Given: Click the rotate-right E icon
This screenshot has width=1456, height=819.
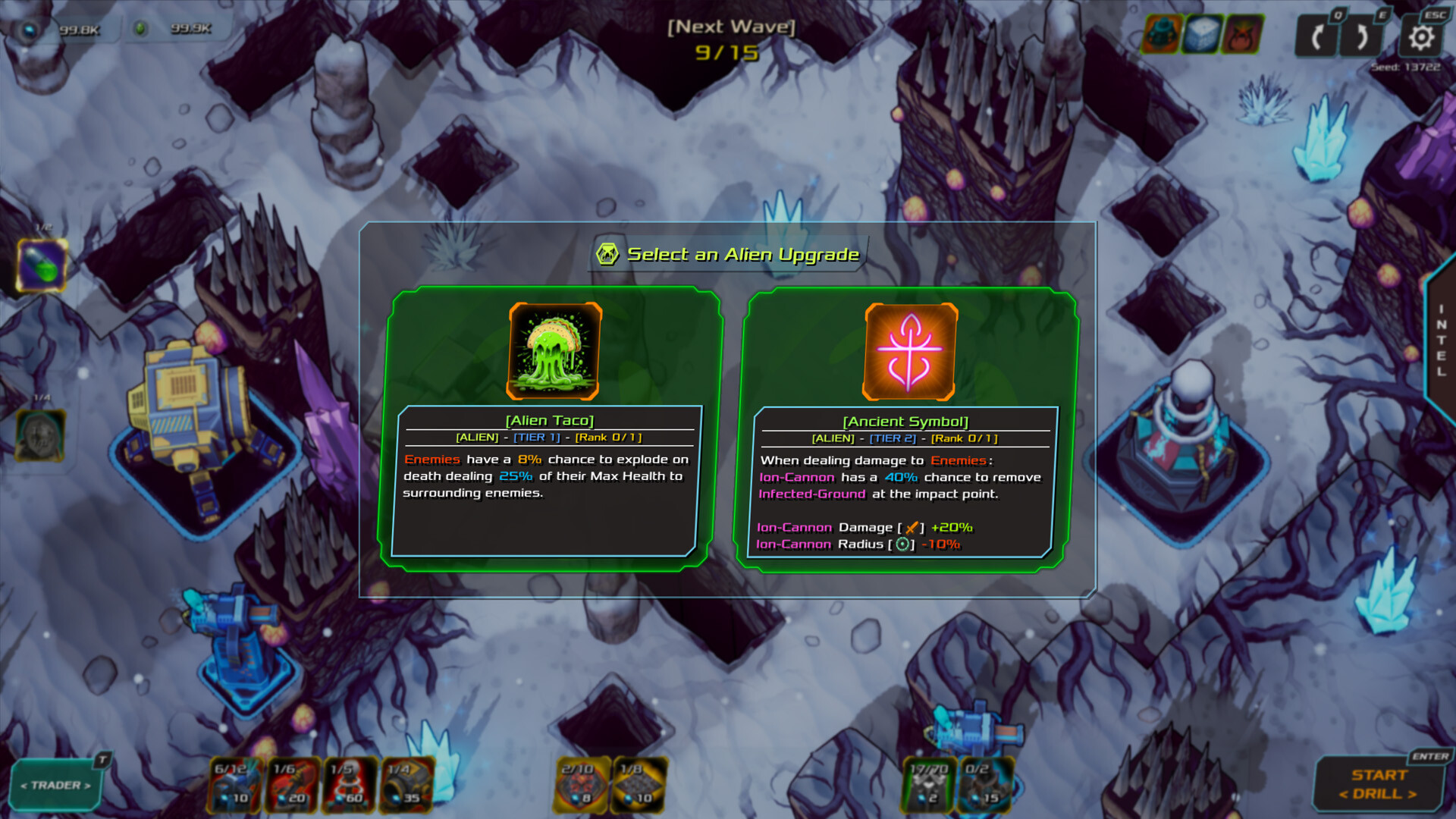Looking at the screenshot, I should tap(1362, 33).
